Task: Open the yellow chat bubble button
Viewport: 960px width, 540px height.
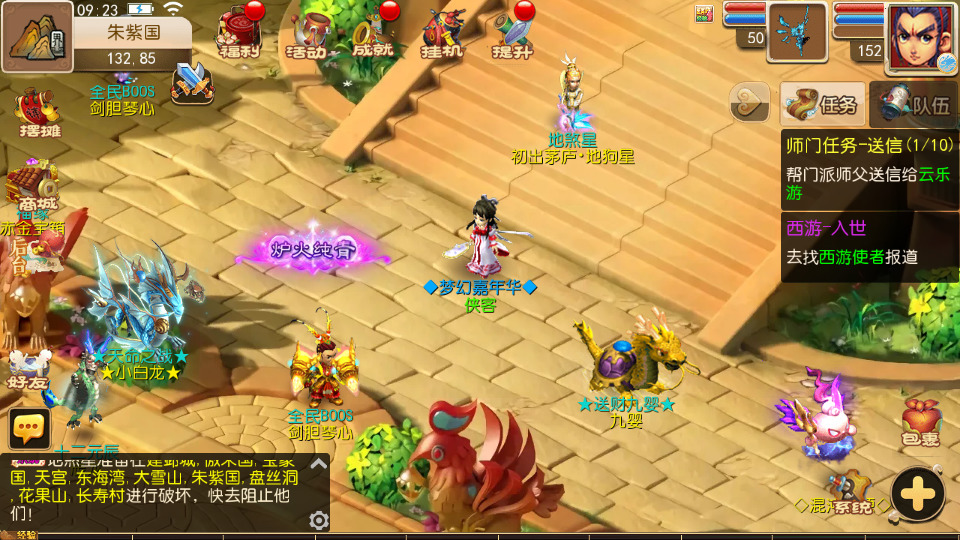Action: click(29, 428)
